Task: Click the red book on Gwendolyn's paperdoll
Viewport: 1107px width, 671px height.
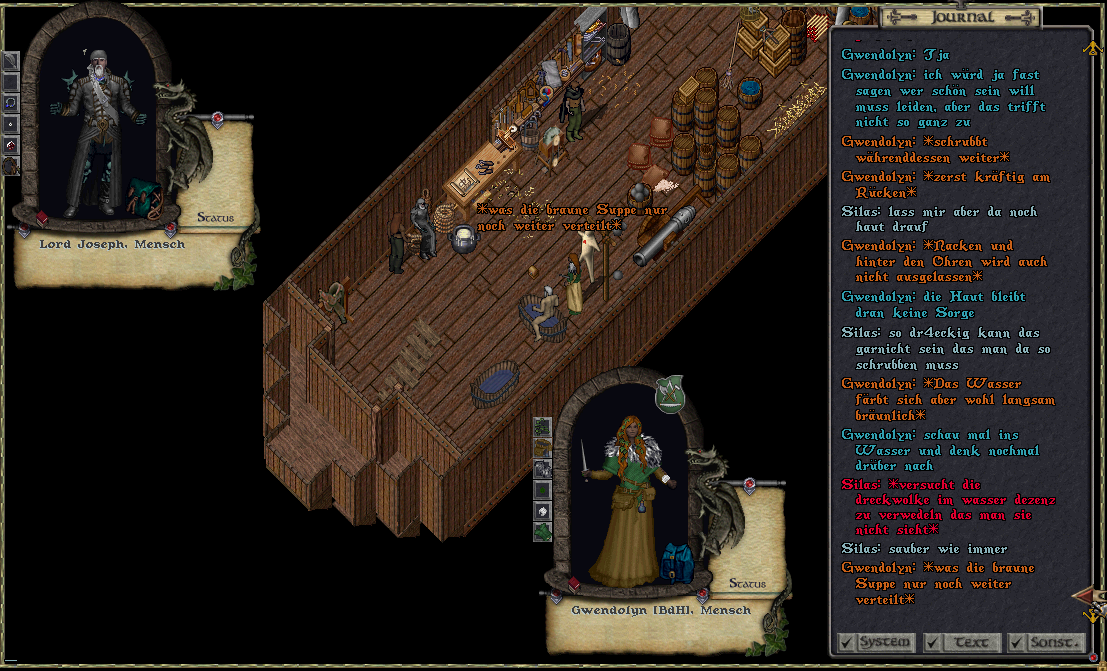Action: tap(574, 584)
